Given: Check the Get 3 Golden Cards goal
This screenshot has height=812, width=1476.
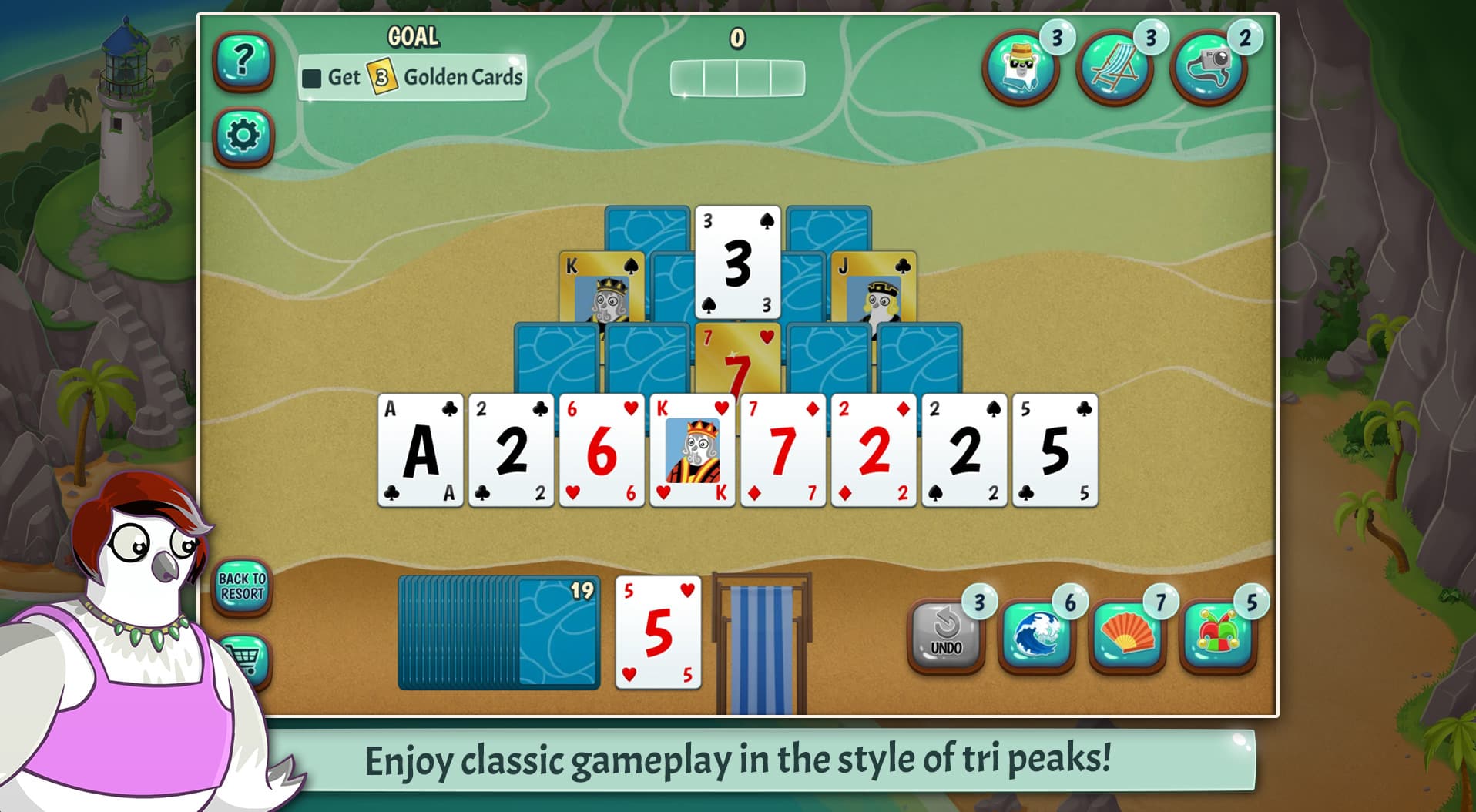Looking at the screenshot, I should click(414, 77).
